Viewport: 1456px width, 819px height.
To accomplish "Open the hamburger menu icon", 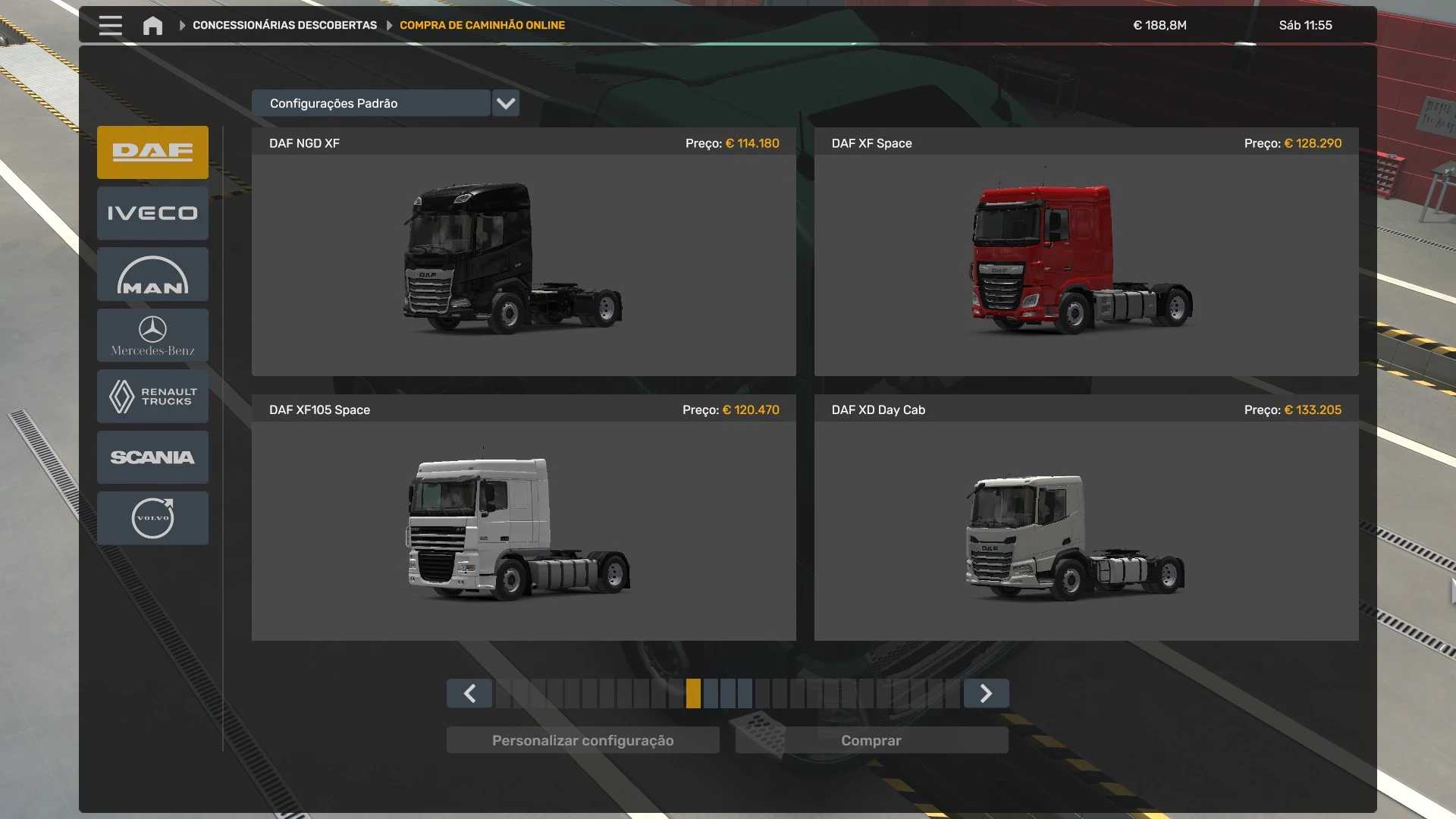I will [110, 26].
